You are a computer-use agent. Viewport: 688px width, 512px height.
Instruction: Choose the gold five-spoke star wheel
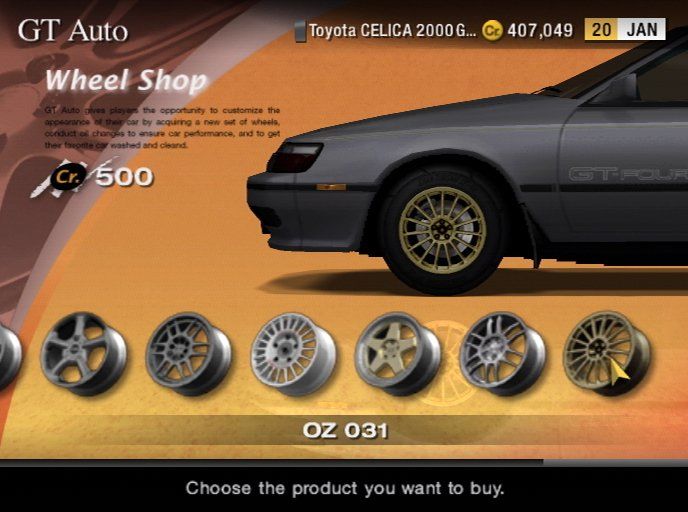coord(397,353)
